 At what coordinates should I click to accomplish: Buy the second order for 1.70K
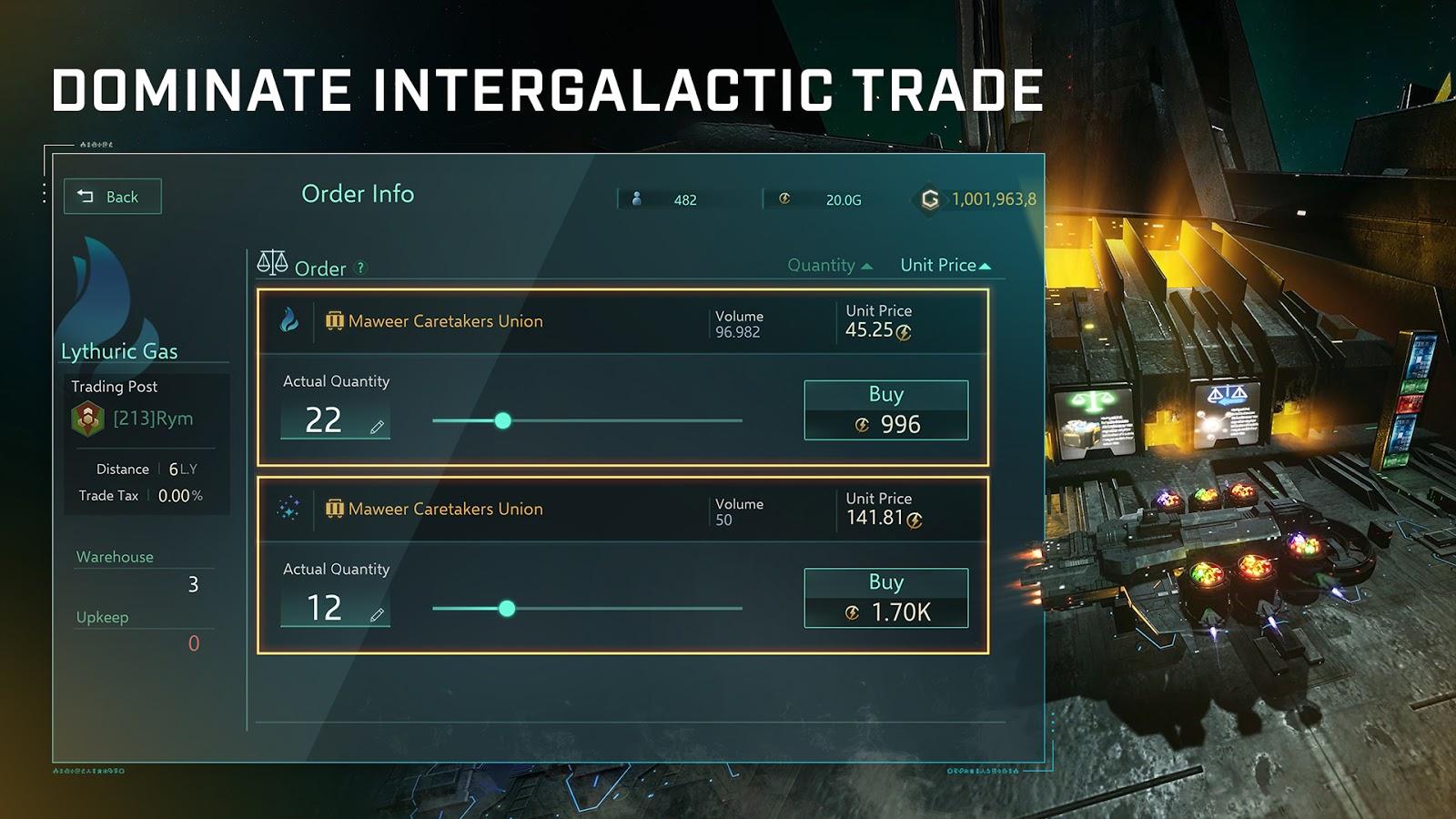[885, 598]
